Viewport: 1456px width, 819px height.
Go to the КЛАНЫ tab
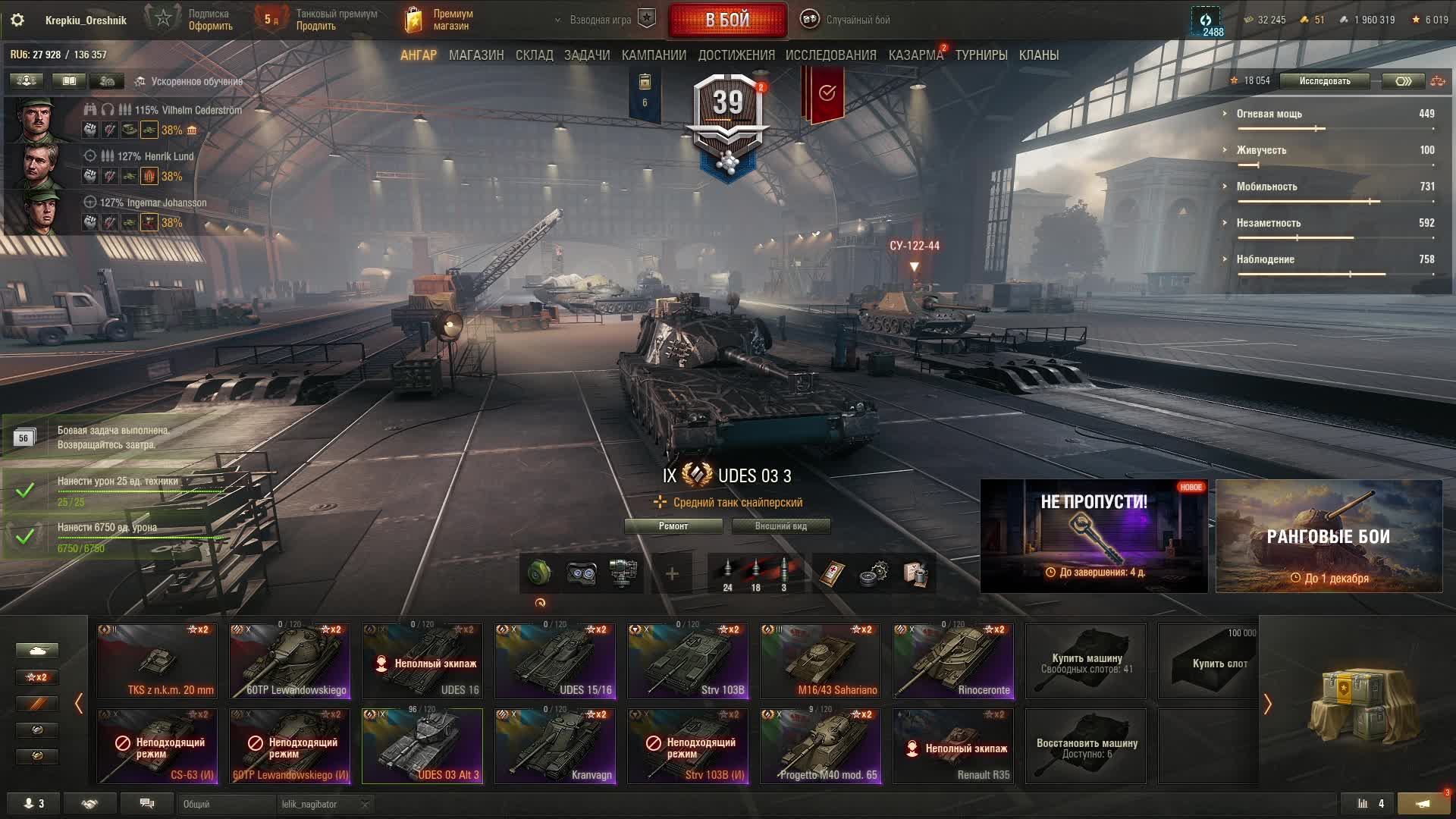coord(1038,55)
